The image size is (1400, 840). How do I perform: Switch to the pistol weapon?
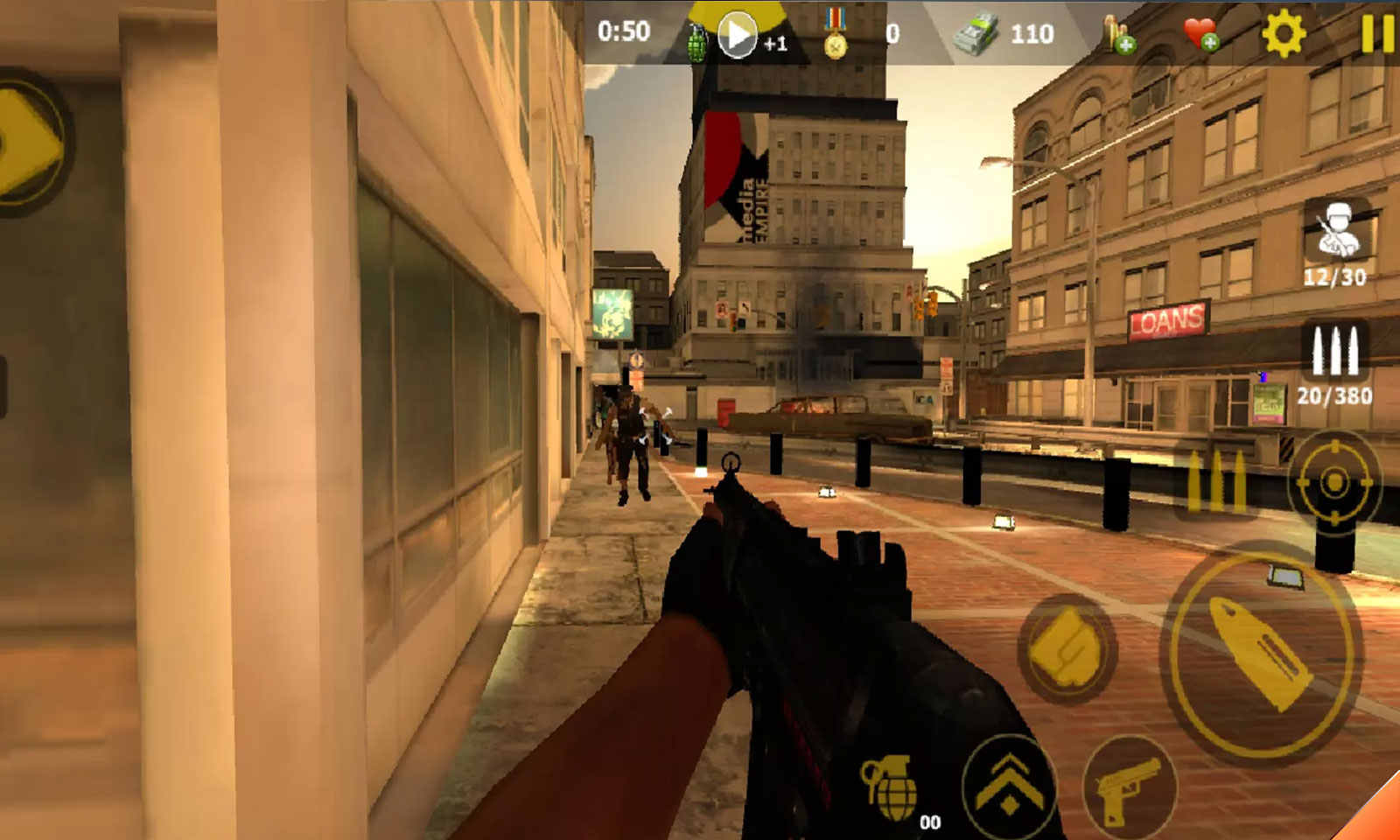point(1129,789)
